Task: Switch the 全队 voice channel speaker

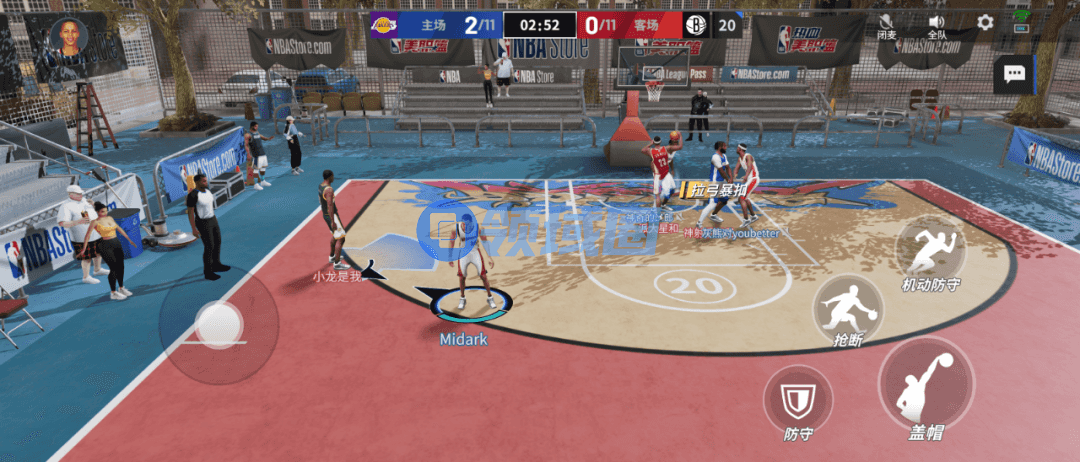Action: (x=937, y=22)
